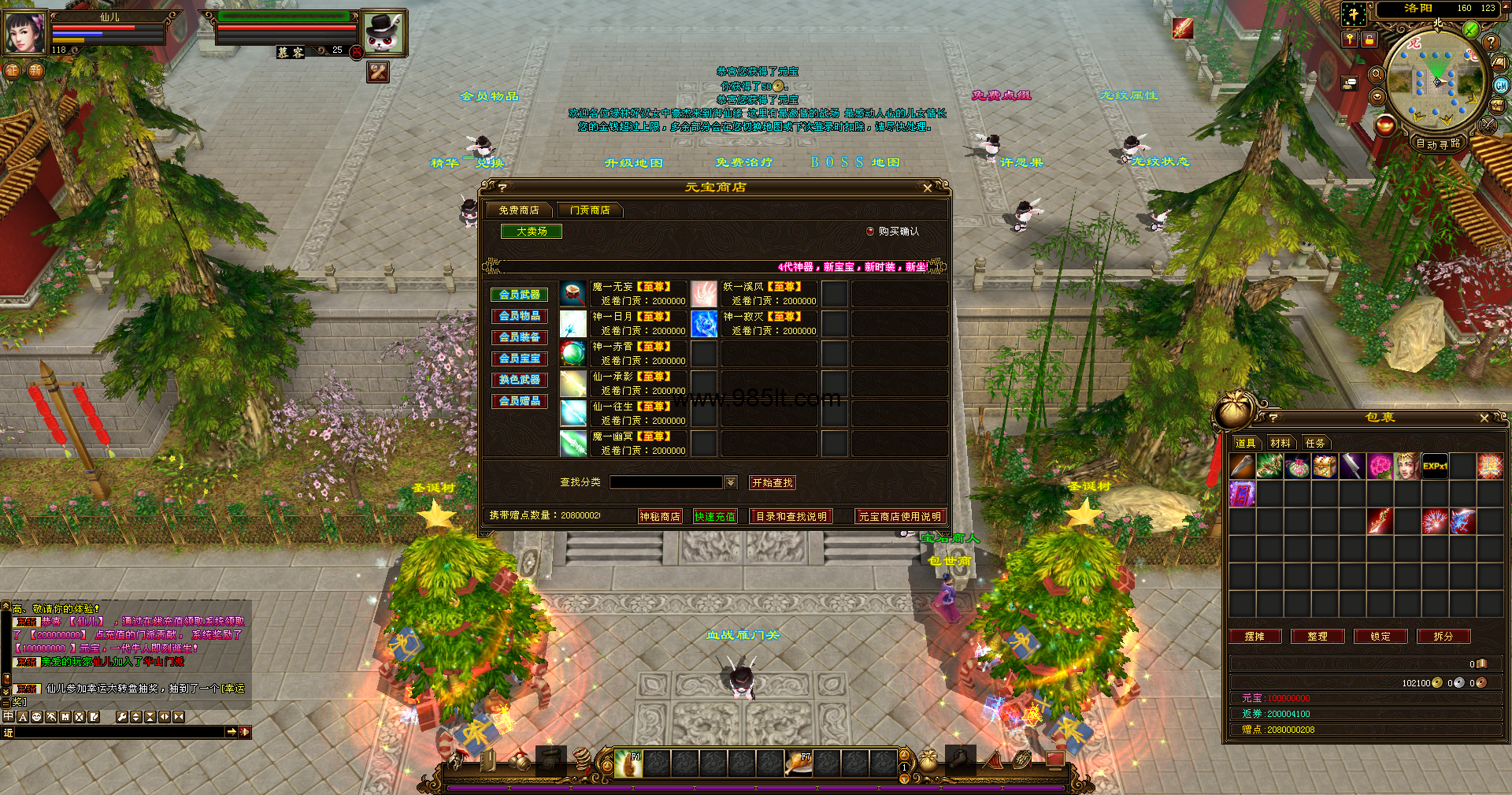
Task: Open the 换色武器 category
Action: pyautogui.click(x=519, y=380)
